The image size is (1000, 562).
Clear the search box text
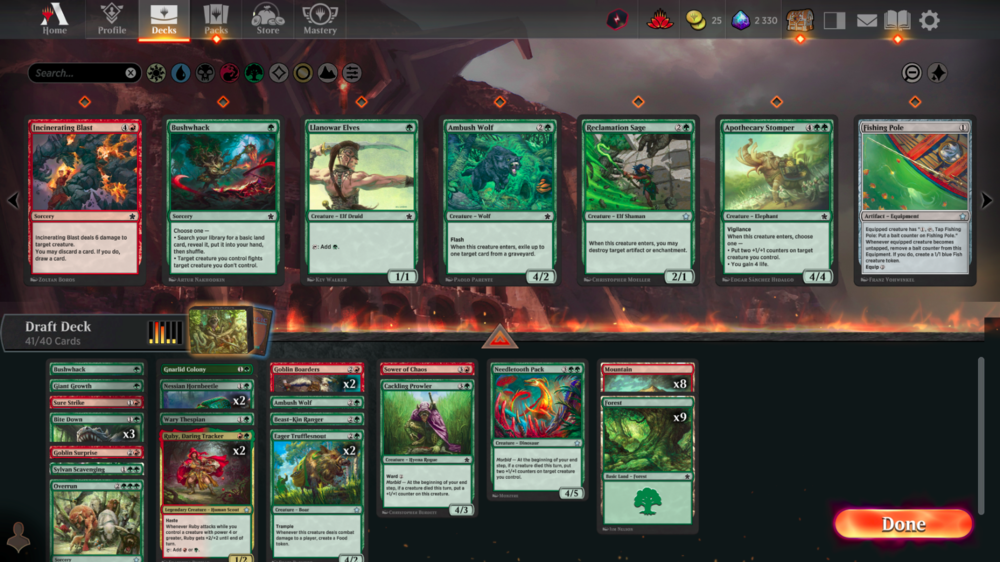pyautogui.click(x=131, y=73)
